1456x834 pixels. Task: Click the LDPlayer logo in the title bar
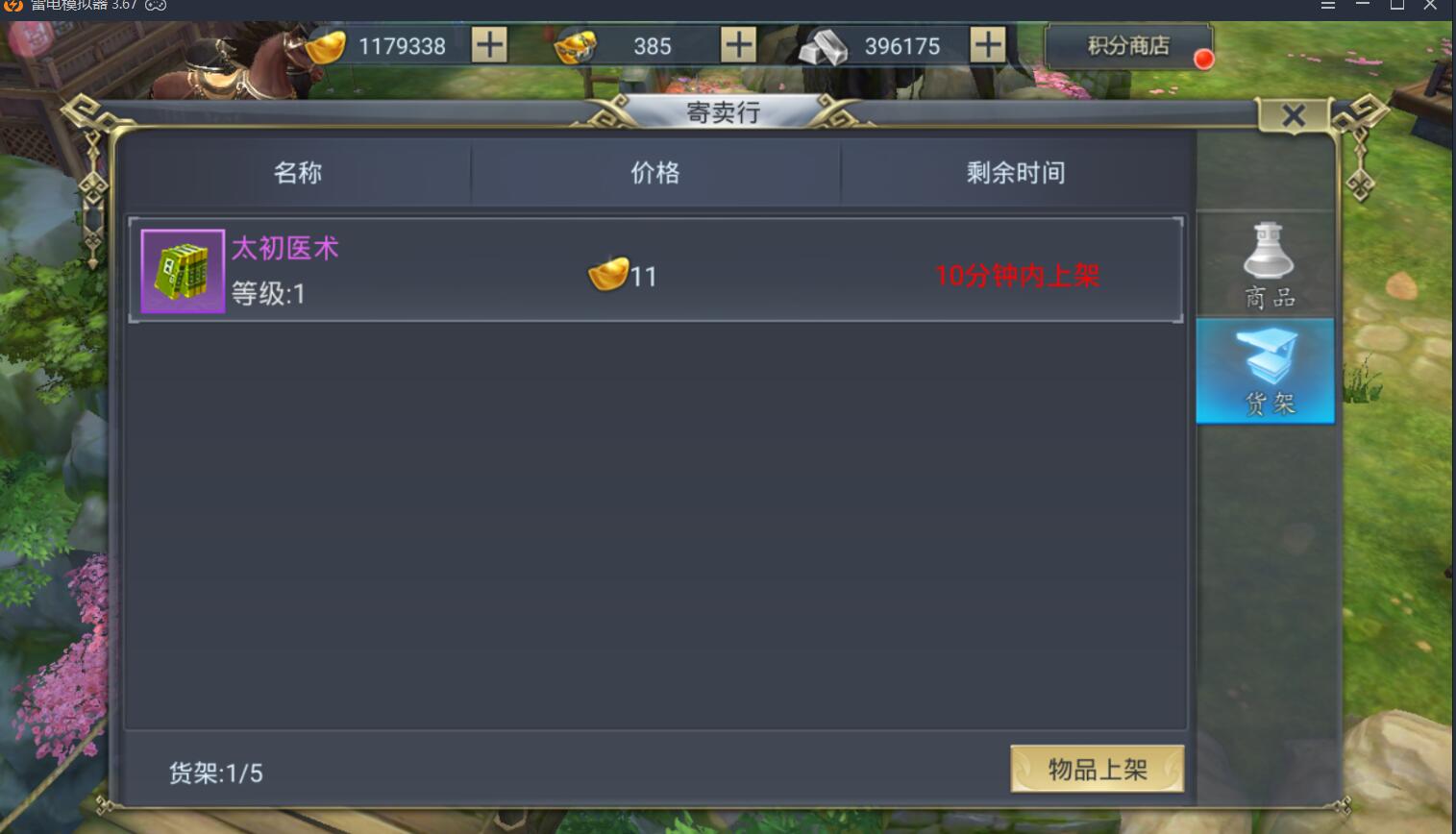[12, 7]
